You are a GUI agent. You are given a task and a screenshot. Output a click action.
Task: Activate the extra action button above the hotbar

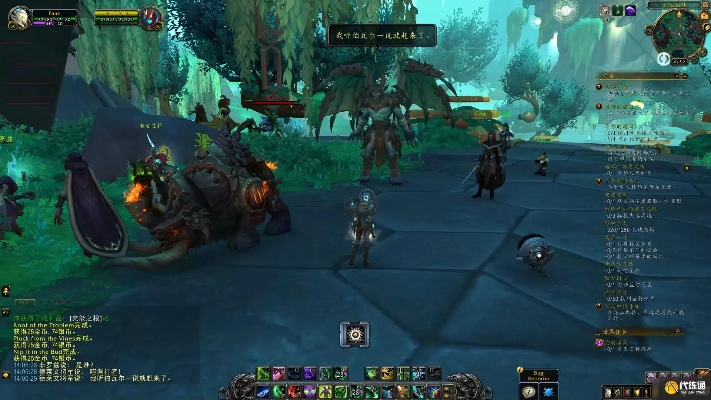[x=354, y=334]
